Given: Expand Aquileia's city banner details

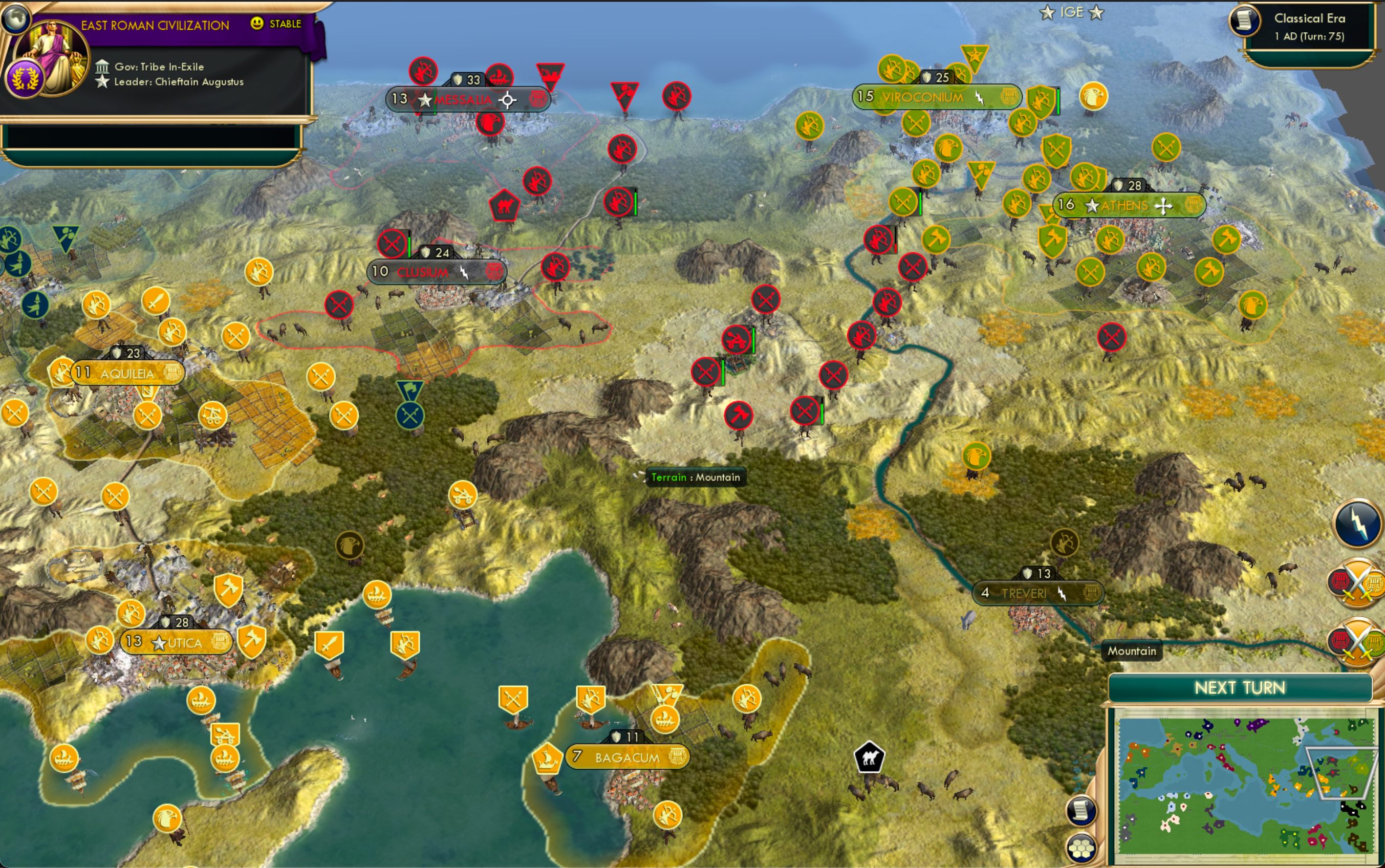Looking at the screenshot, I should (x=126, y=372).
